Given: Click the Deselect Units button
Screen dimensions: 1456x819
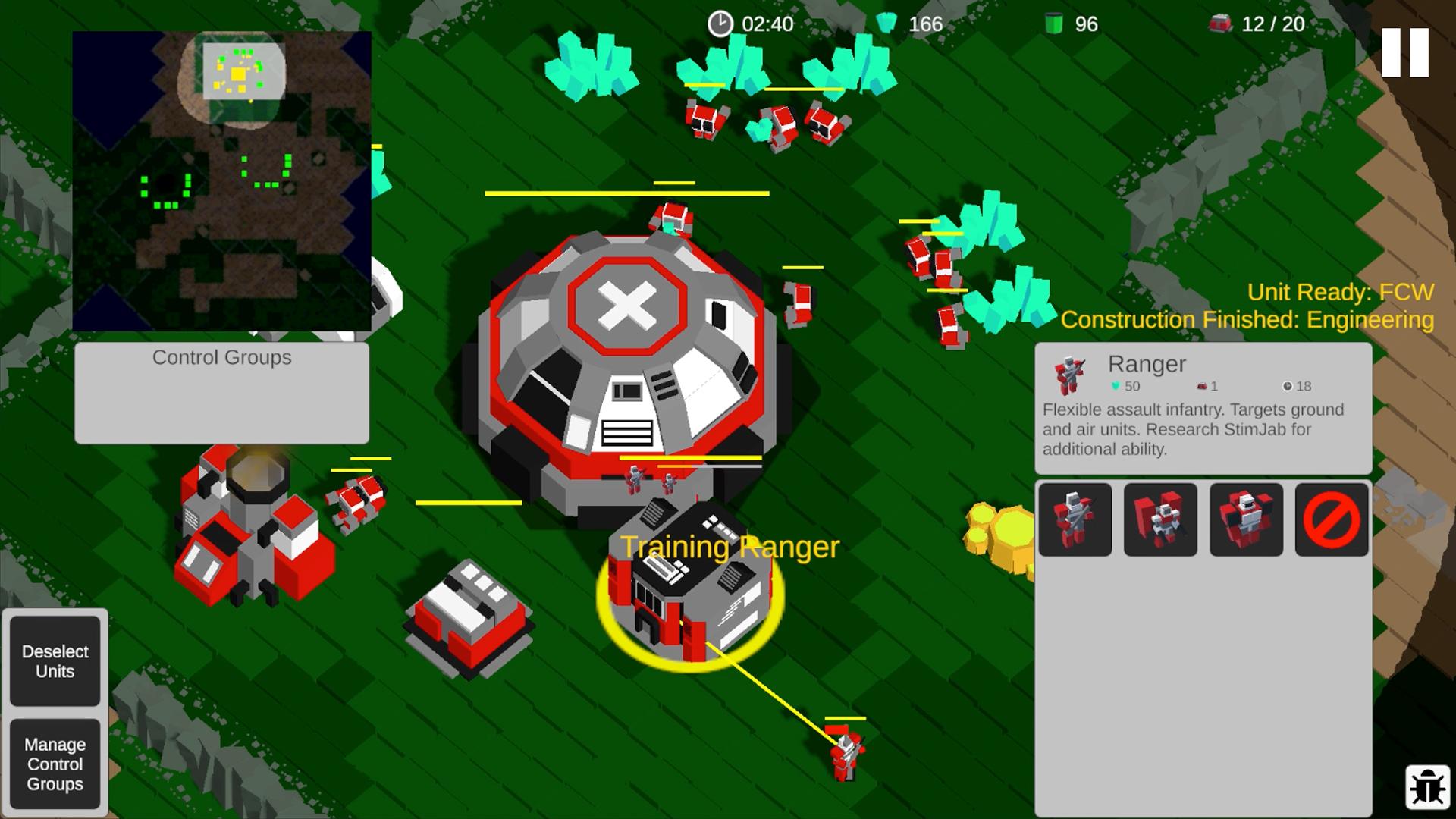Looking at the screenshot, I should pos(55,661).
